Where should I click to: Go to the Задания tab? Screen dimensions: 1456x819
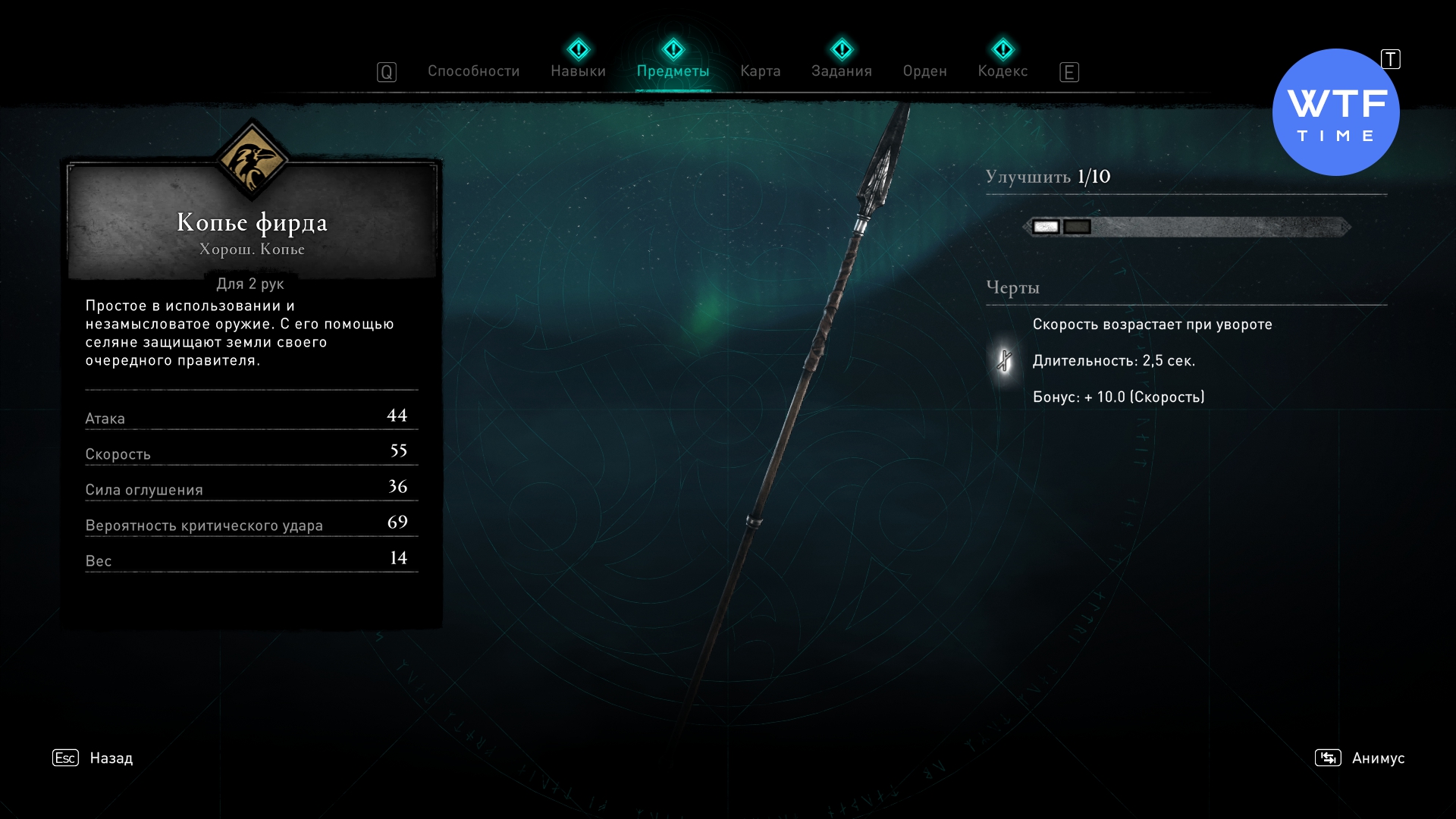pyautogui.click(x=841, y=71)
